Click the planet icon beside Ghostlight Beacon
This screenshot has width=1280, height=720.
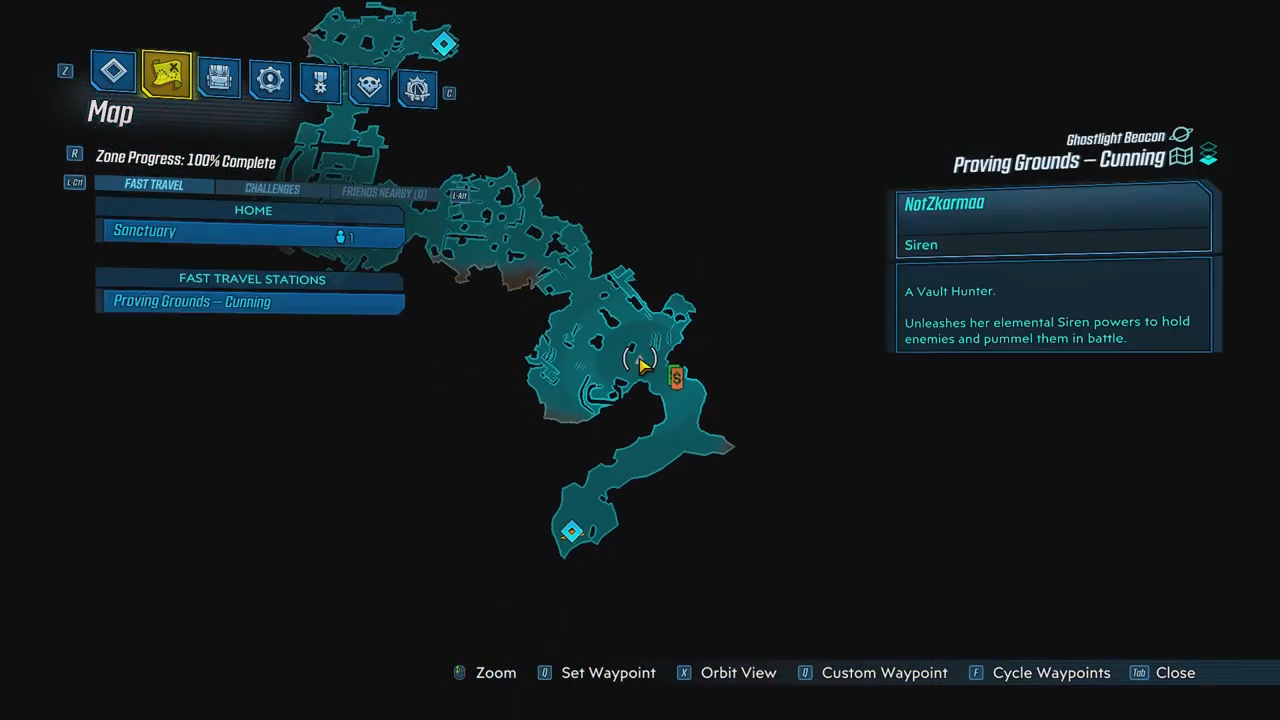click(1181, 136)
